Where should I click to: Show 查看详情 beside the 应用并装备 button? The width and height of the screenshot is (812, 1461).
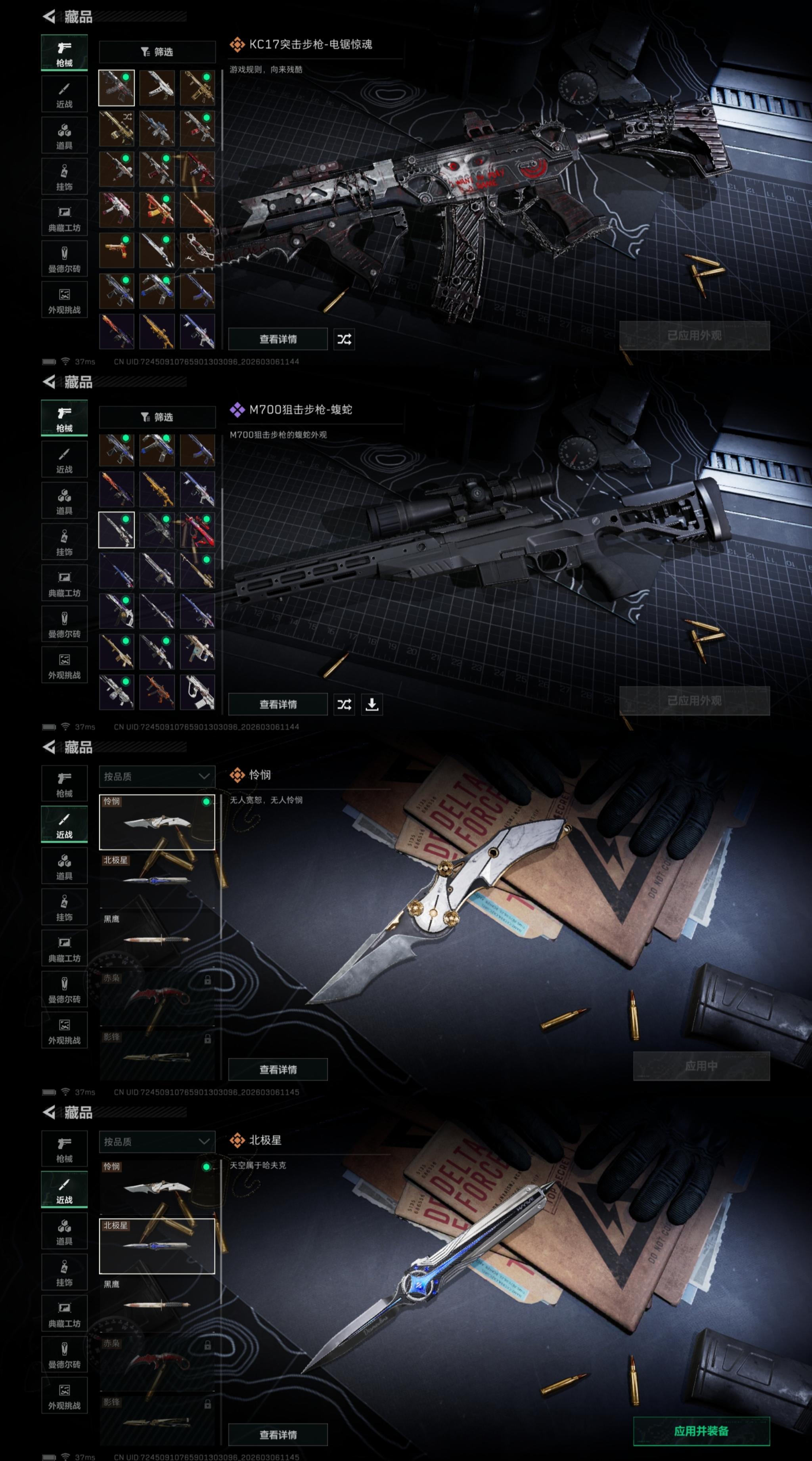(x=278, y=1434)
